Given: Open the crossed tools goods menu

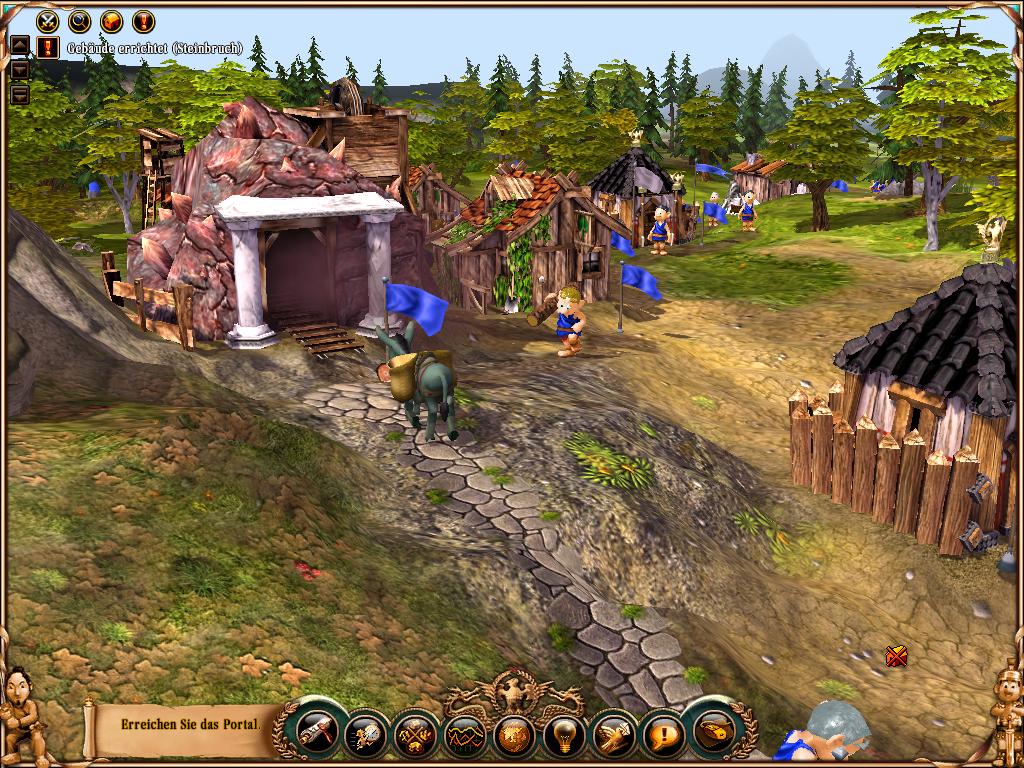Looking at the screenshot, I should tap(413, 735).
